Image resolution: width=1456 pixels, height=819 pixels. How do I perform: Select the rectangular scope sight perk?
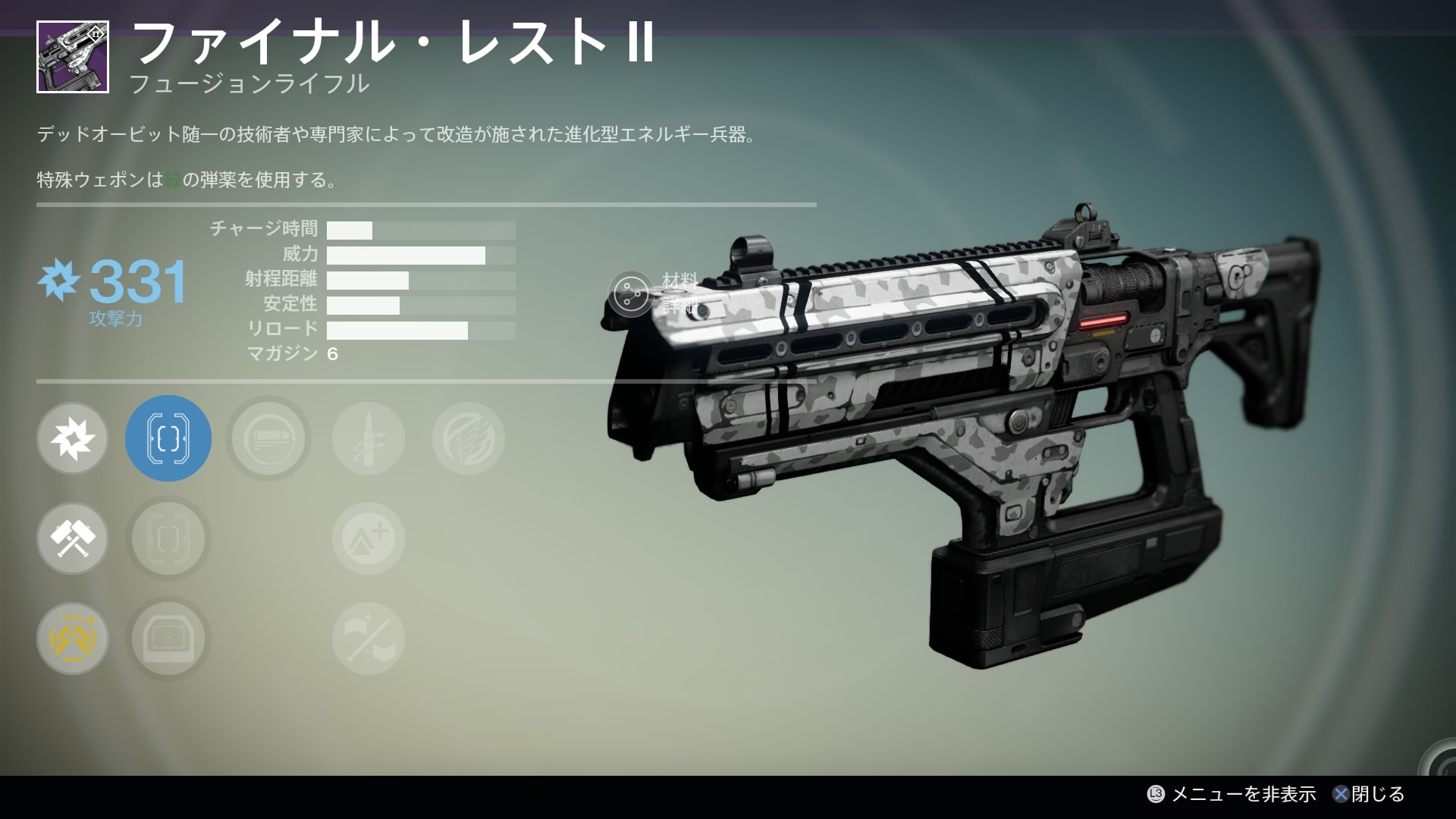pos(168,639)
